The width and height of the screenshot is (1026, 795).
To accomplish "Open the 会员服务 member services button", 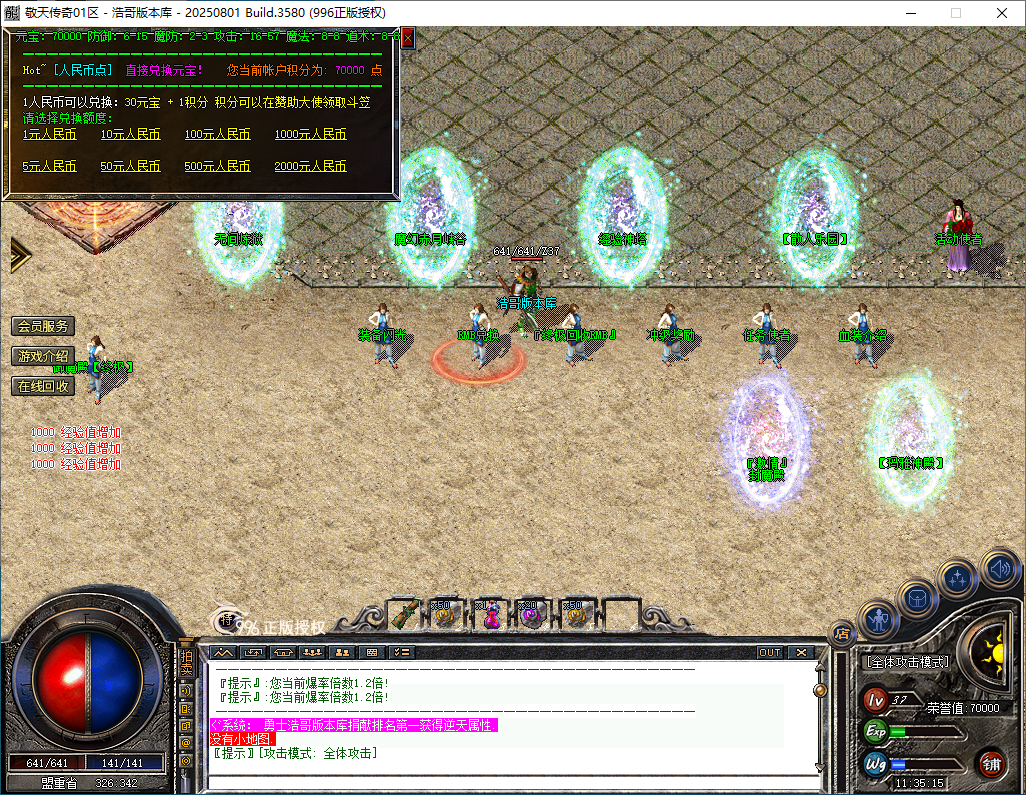I will click(43, 326).
